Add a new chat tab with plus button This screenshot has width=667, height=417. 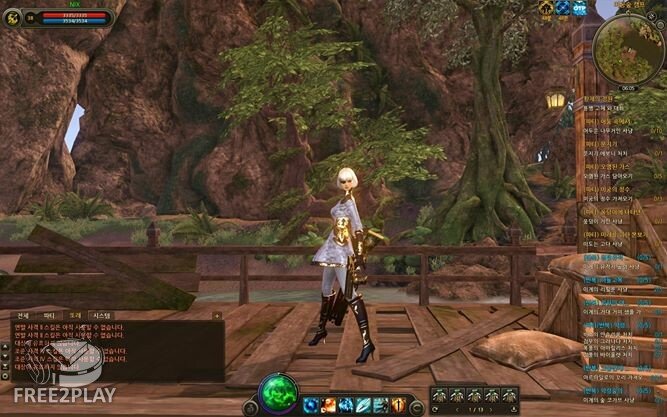pos(217,315)
